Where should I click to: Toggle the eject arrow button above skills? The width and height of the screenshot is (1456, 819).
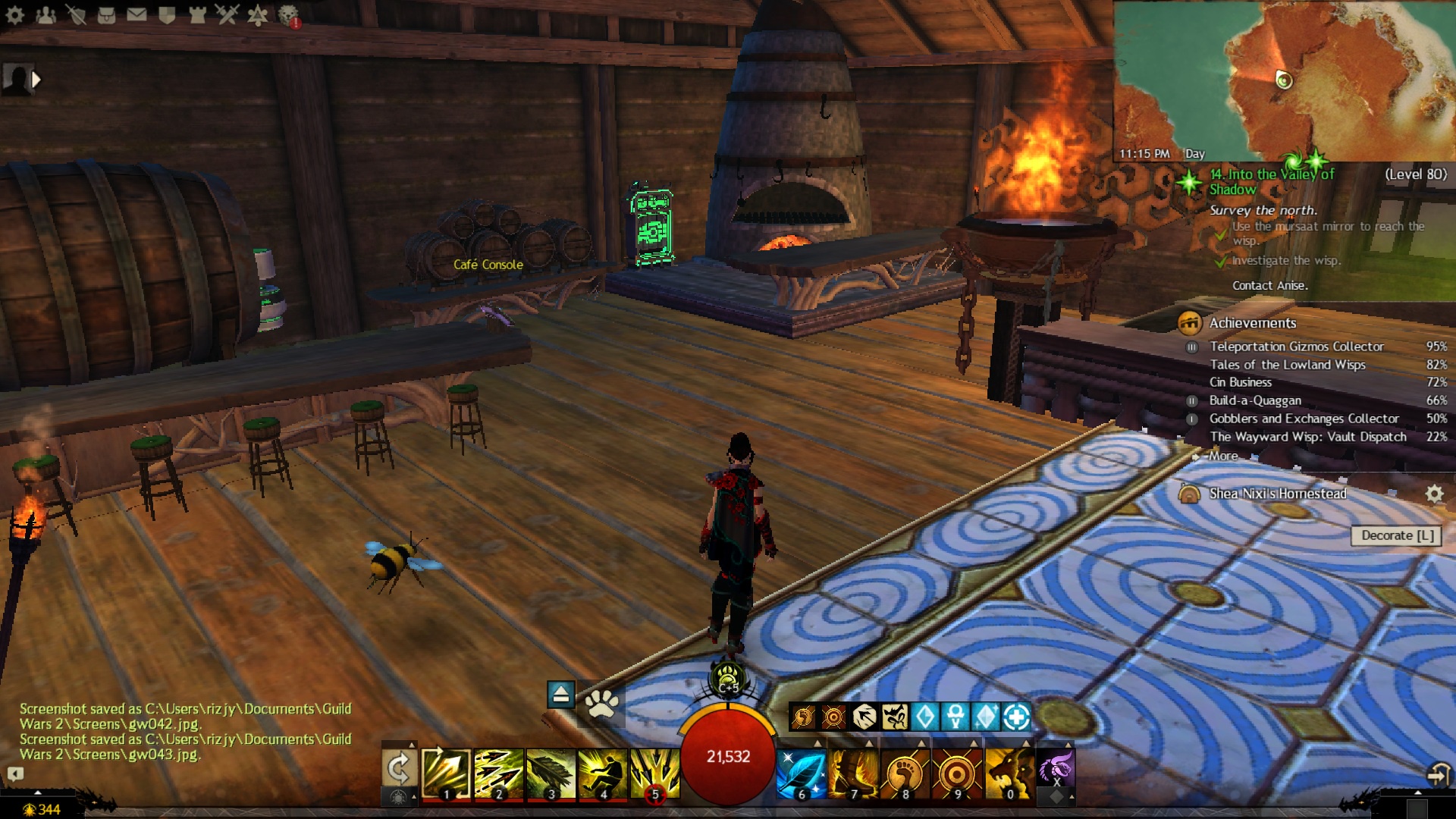560,694
